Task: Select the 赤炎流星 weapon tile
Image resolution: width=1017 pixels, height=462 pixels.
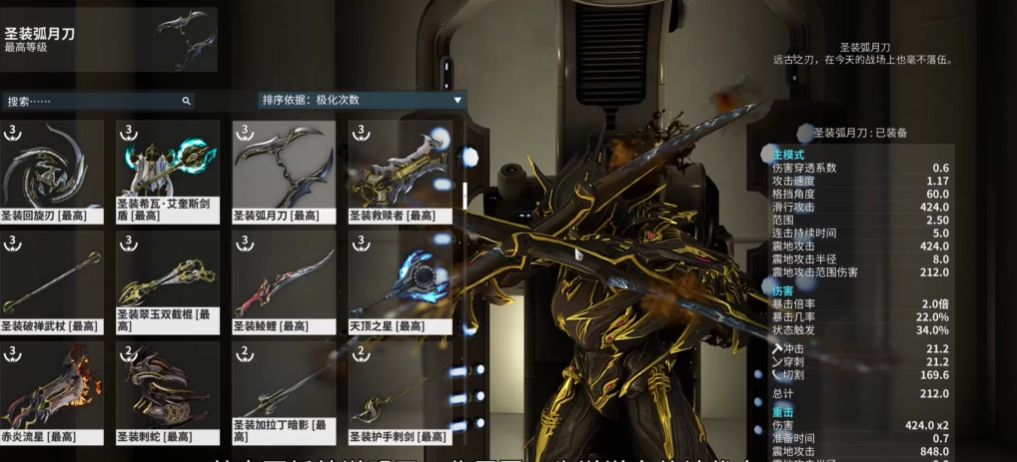Action: 52,392
